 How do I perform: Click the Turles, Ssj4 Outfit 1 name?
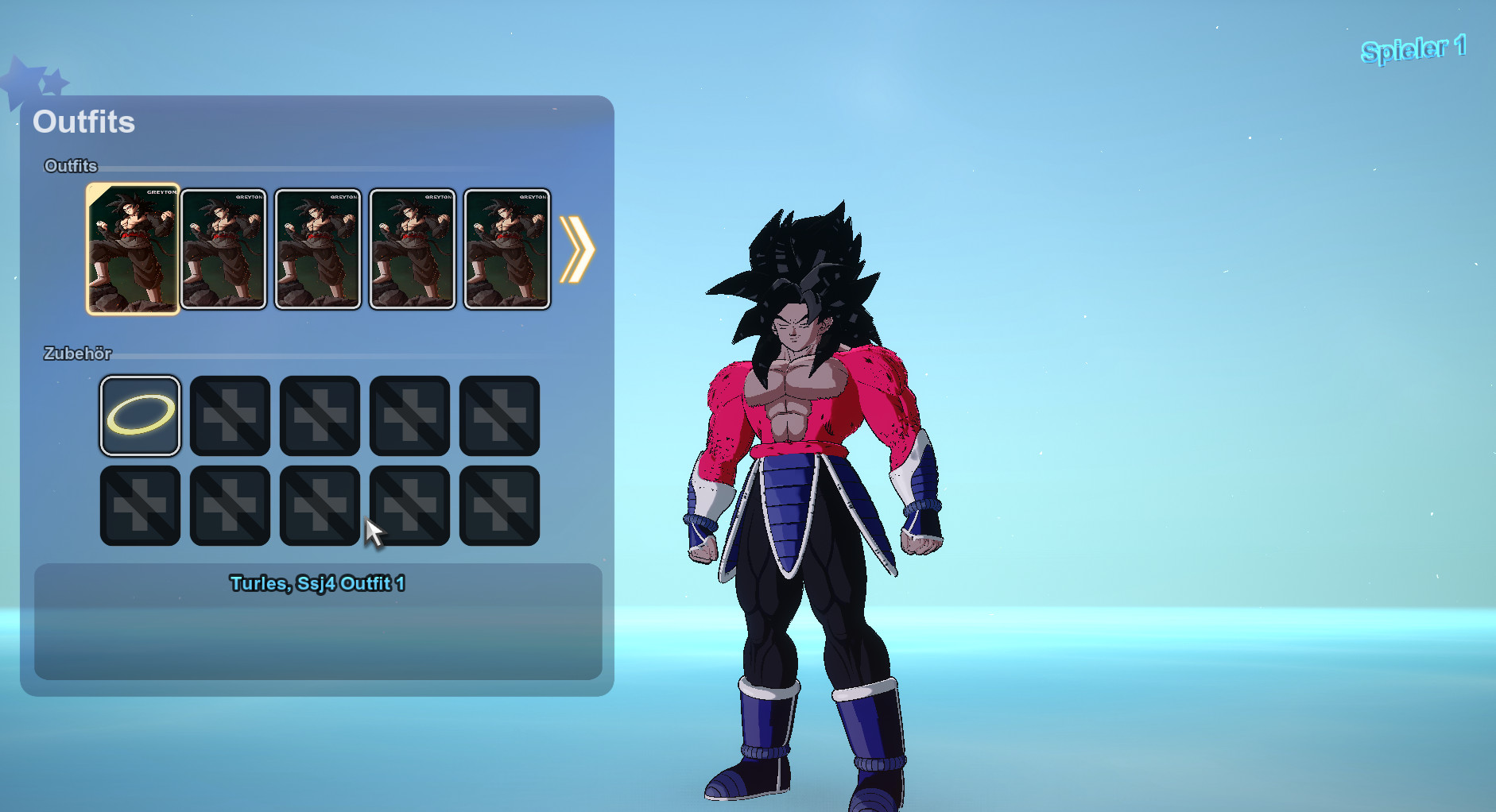[317, 582]
